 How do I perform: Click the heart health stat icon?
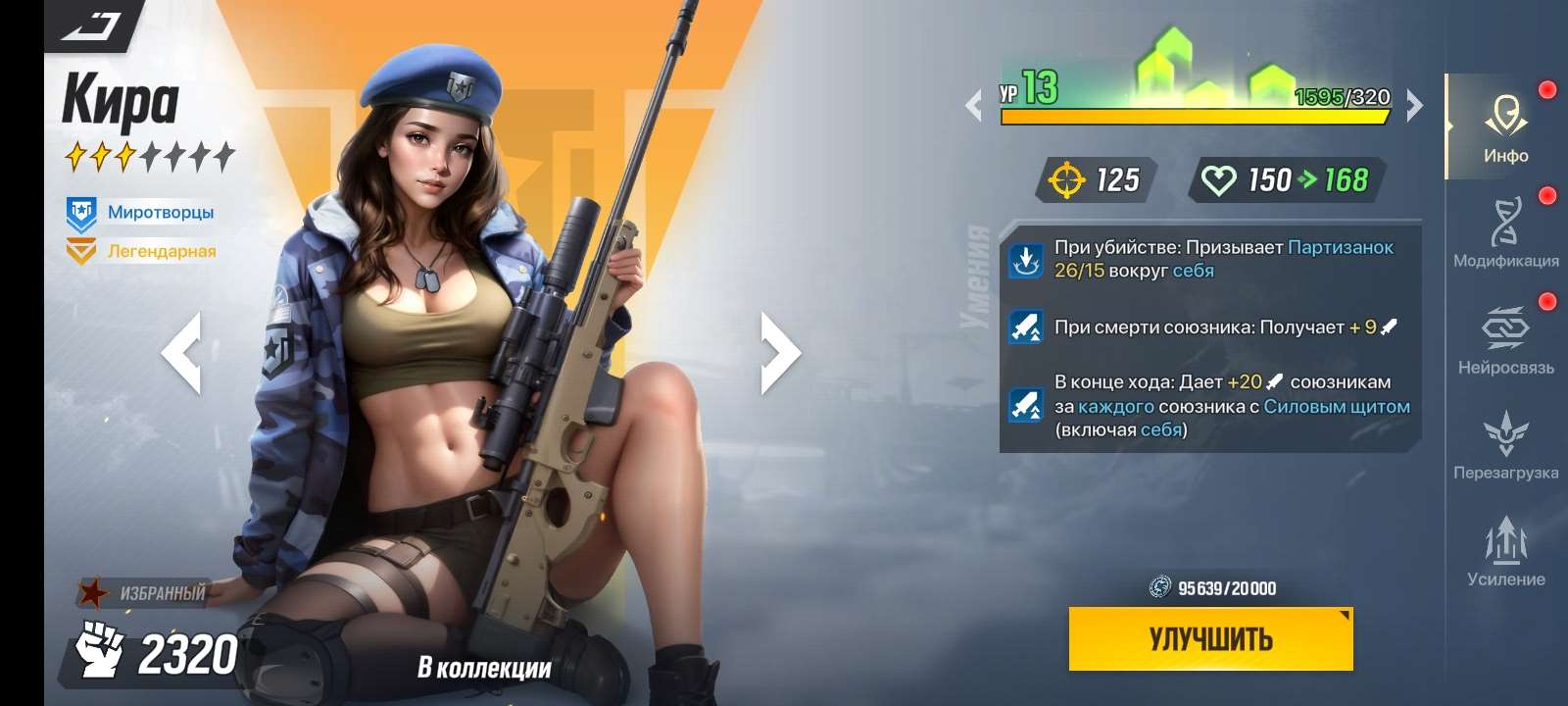1220,179
